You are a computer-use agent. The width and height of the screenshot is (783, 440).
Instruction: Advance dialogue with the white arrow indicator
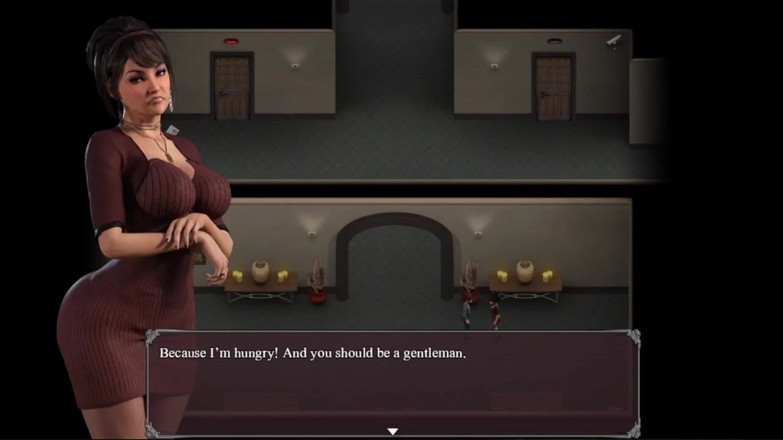[392, 431]
